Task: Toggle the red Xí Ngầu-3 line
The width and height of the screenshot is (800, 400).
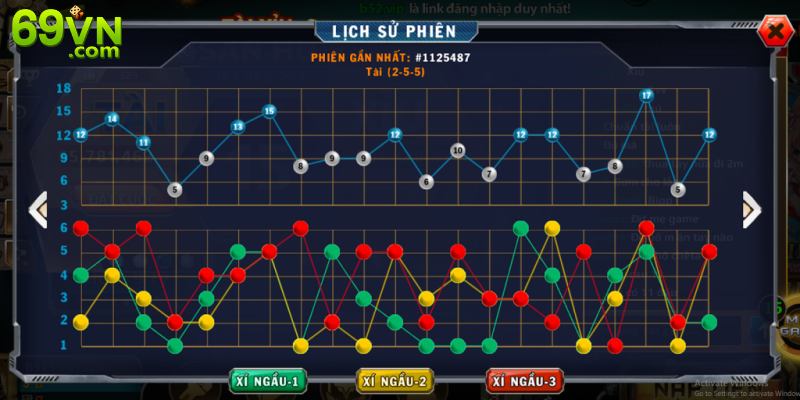Action: coord(525,381)
